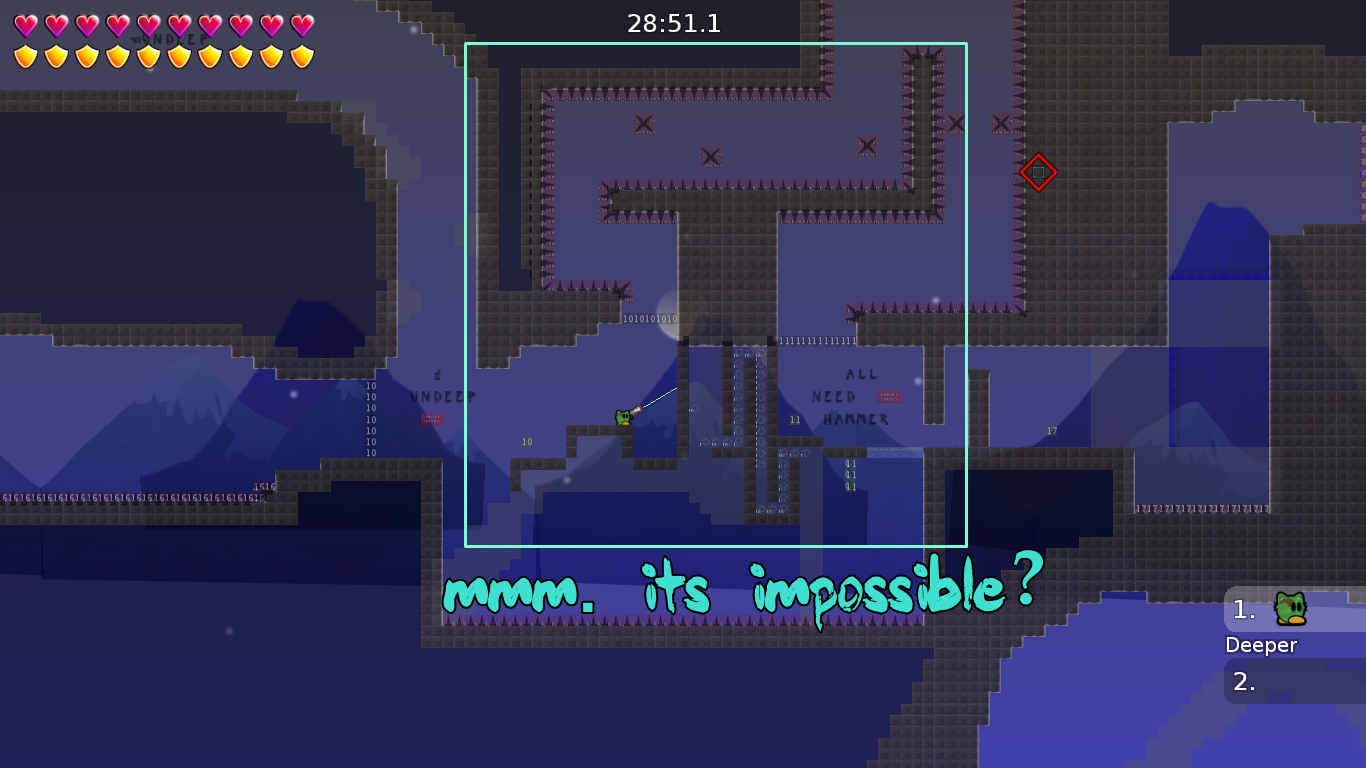
Task: Click the number 17 marked on the right wall
Action: 1051,430
